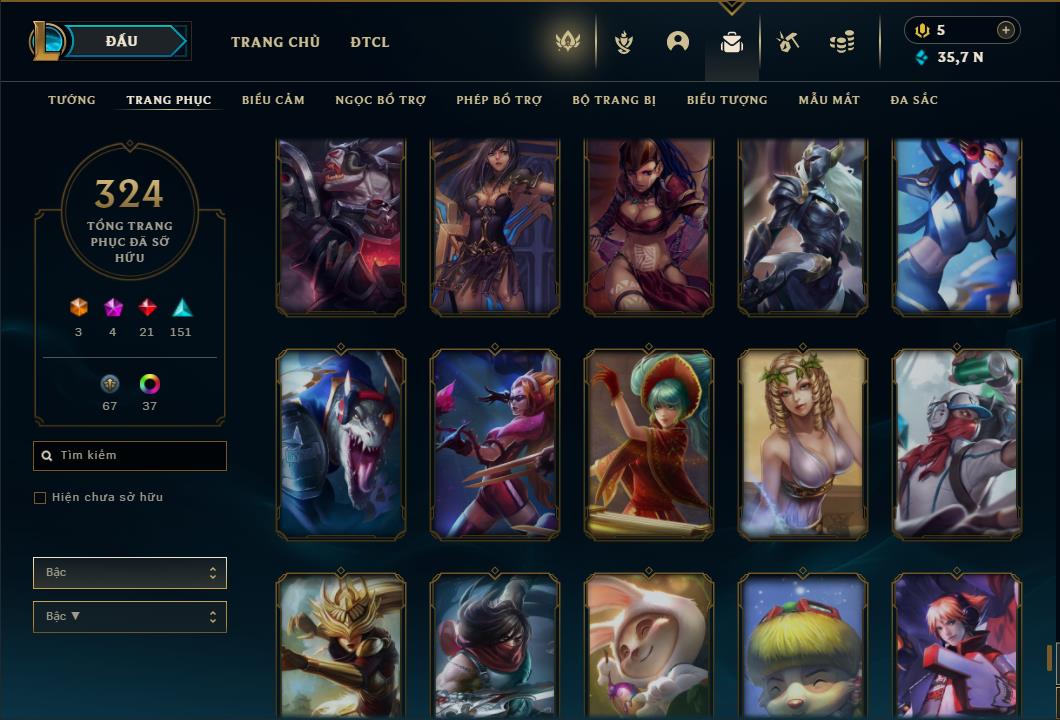The image size is (1060, 720).
Task: Click the ĐẤU play button
Action: (x=122, y=41)
